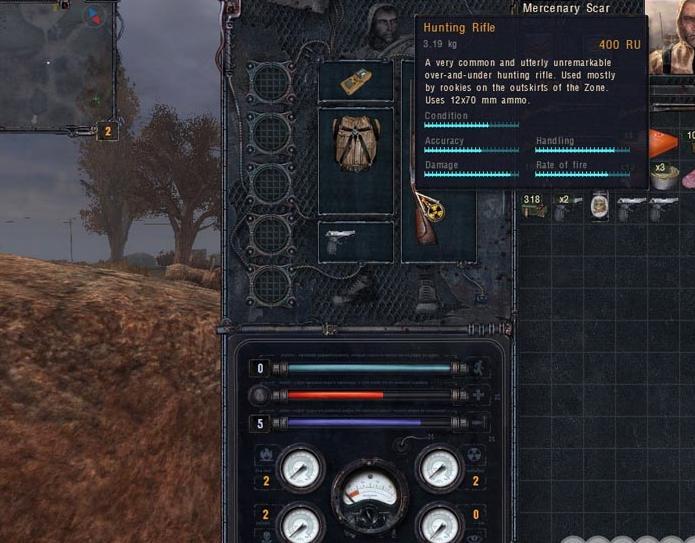Select the white oval item in the backpack

(600, 207)
